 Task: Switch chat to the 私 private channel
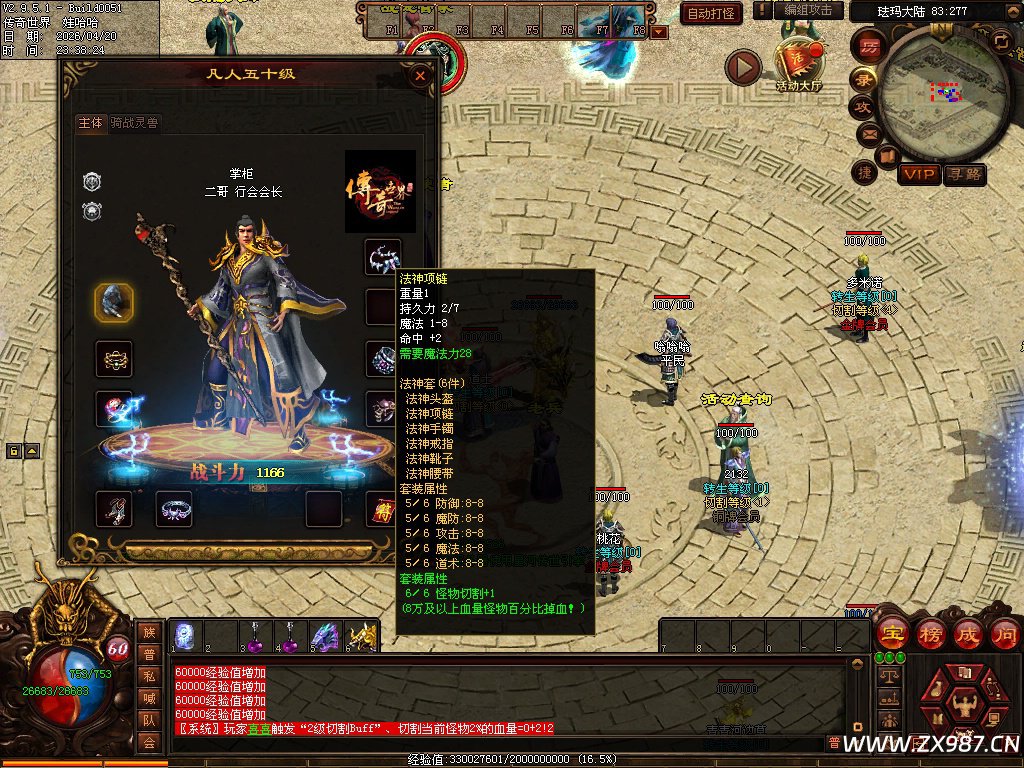(149, 675)
